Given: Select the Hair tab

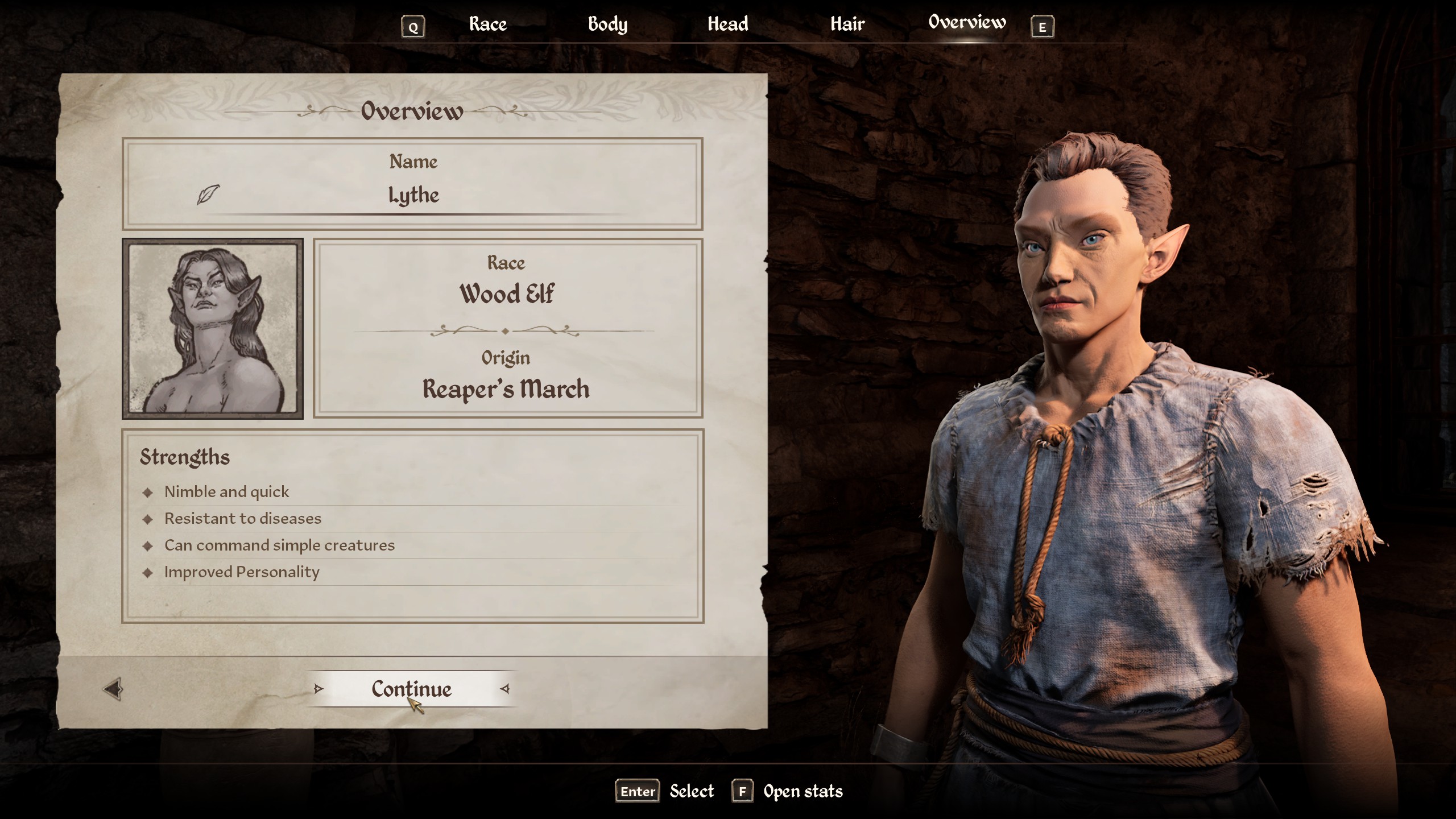Looking at the screenshot, I should (x=847, y=24).
